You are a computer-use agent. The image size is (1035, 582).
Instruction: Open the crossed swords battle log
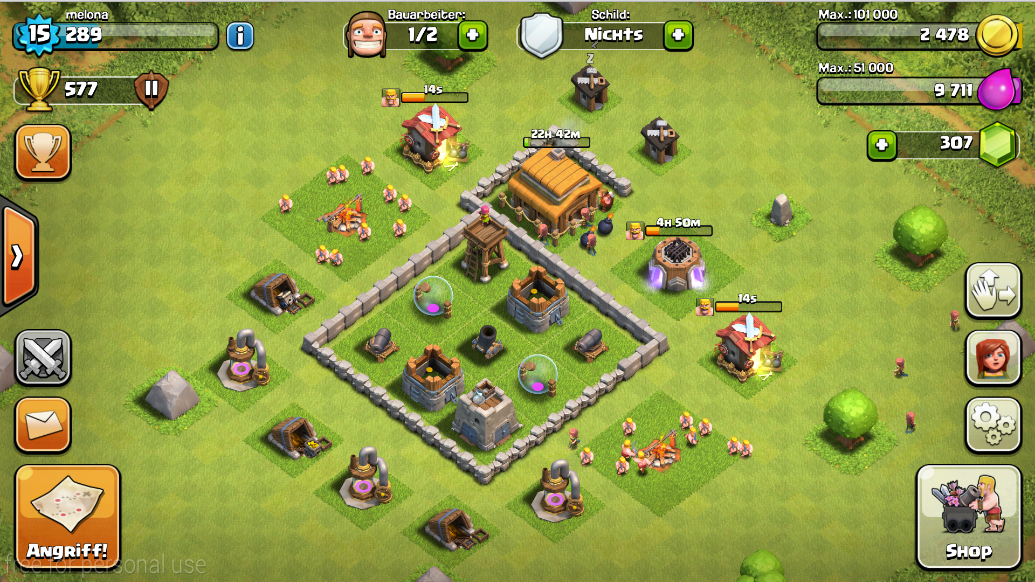click(43, 358)
